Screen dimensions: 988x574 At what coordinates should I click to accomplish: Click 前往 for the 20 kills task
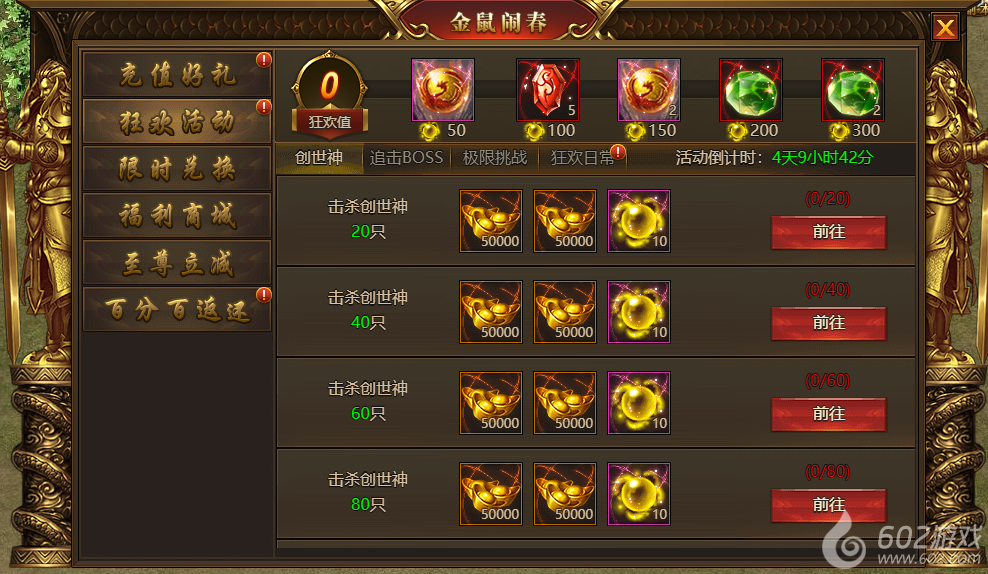(828, 232)
